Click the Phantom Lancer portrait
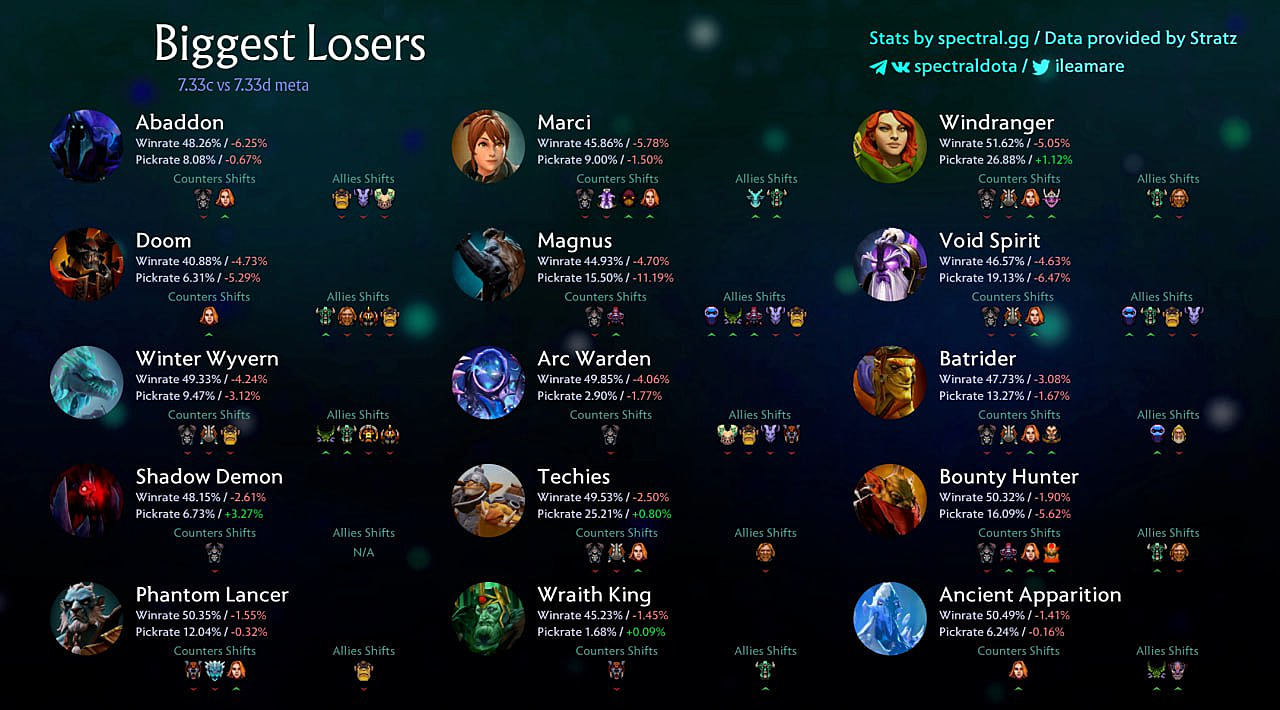Screen dimensions: 1280x710 pos(86,618)
